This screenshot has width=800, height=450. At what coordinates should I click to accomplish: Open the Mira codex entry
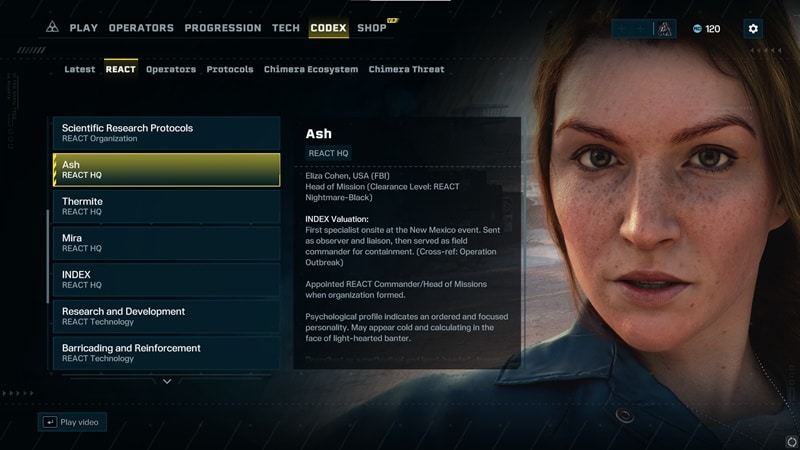[x=166, y=243]
